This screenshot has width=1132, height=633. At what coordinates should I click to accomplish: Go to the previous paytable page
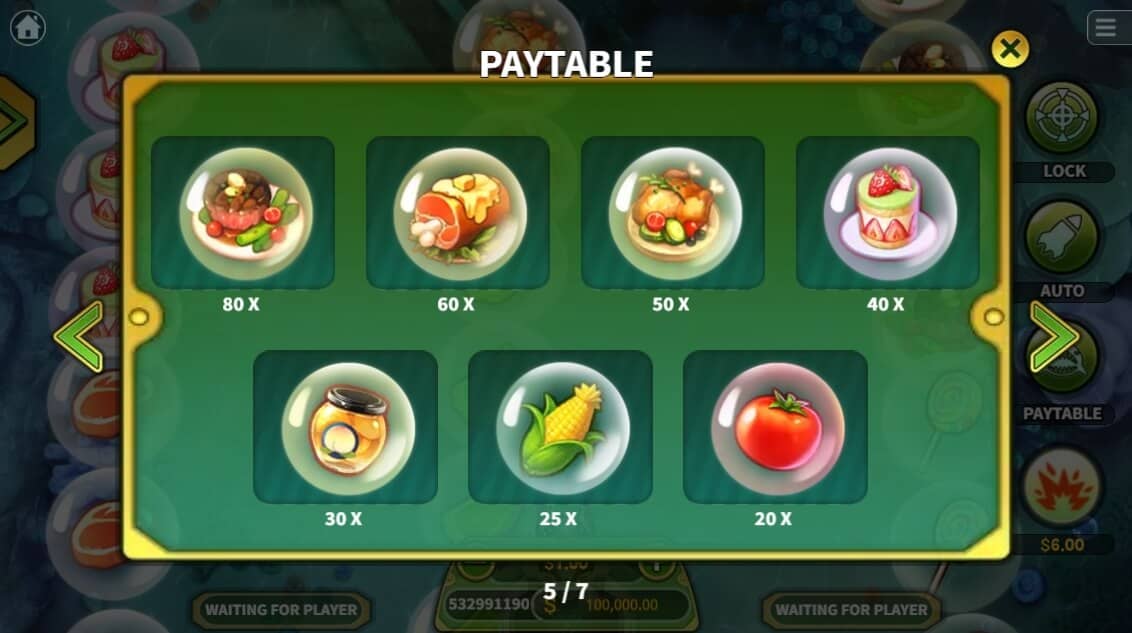tap(79, 337)
